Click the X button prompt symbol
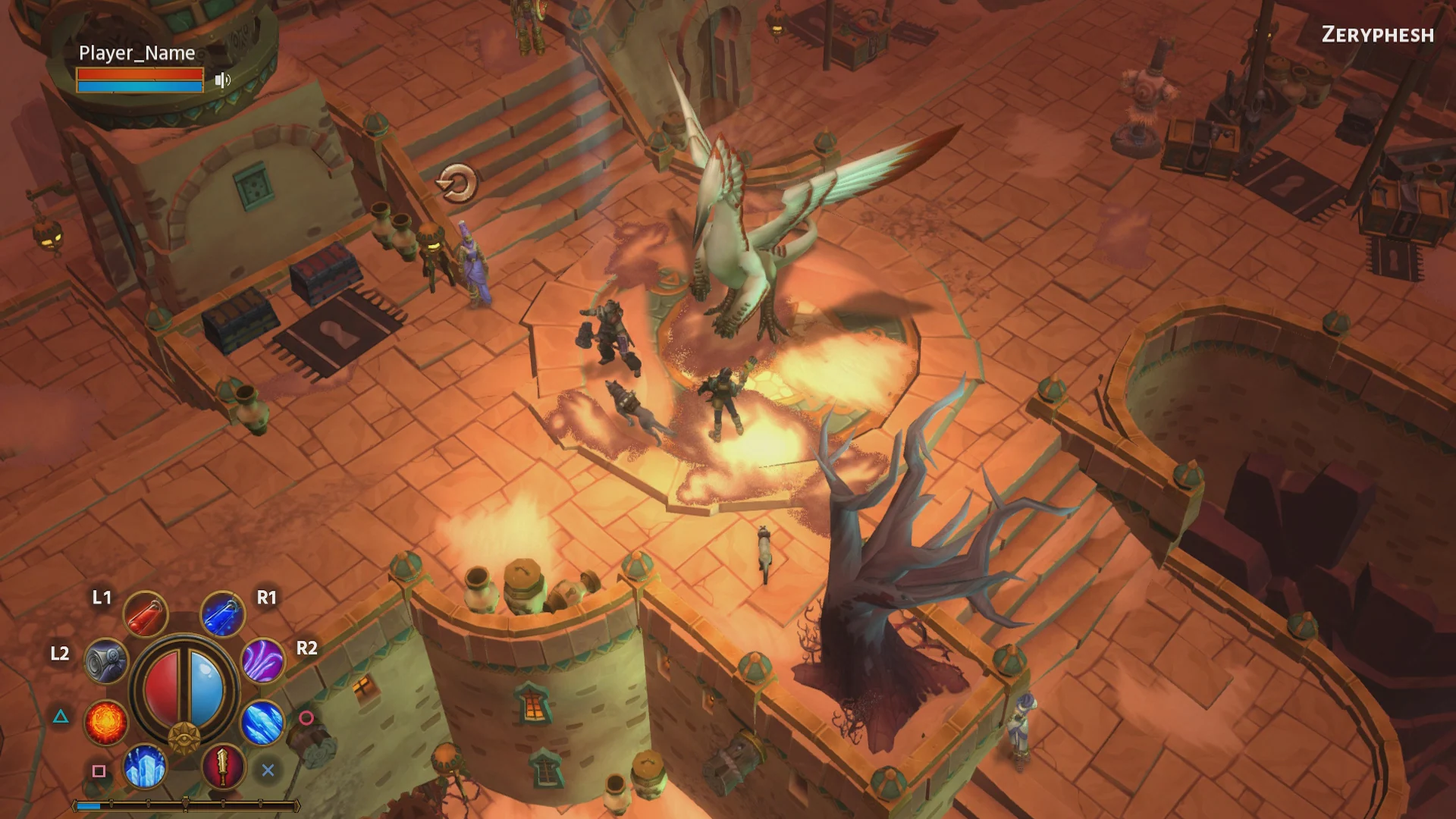The width and height of the screenshot is (1456, 819). coord(266,769)
